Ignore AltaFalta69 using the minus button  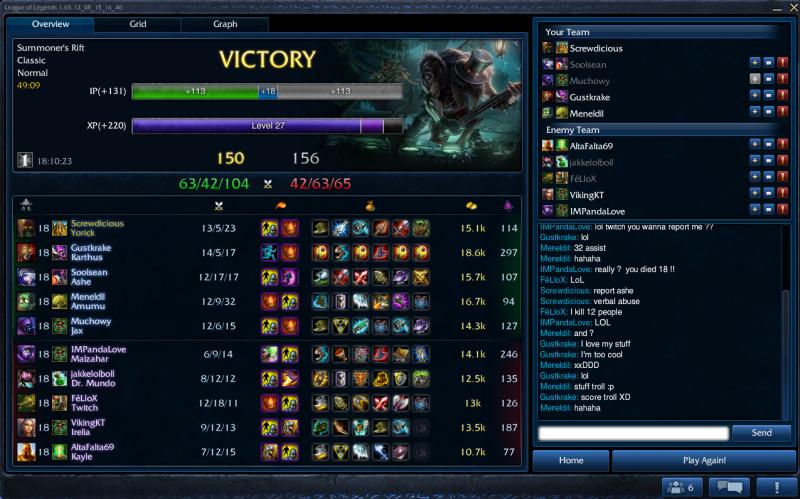(x=768, y=145)
